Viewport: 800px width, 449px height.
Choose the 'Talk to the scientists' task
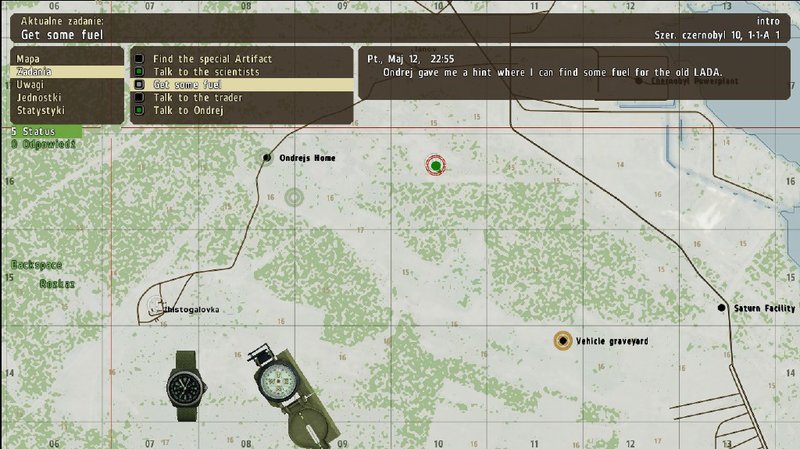point(206,72)
